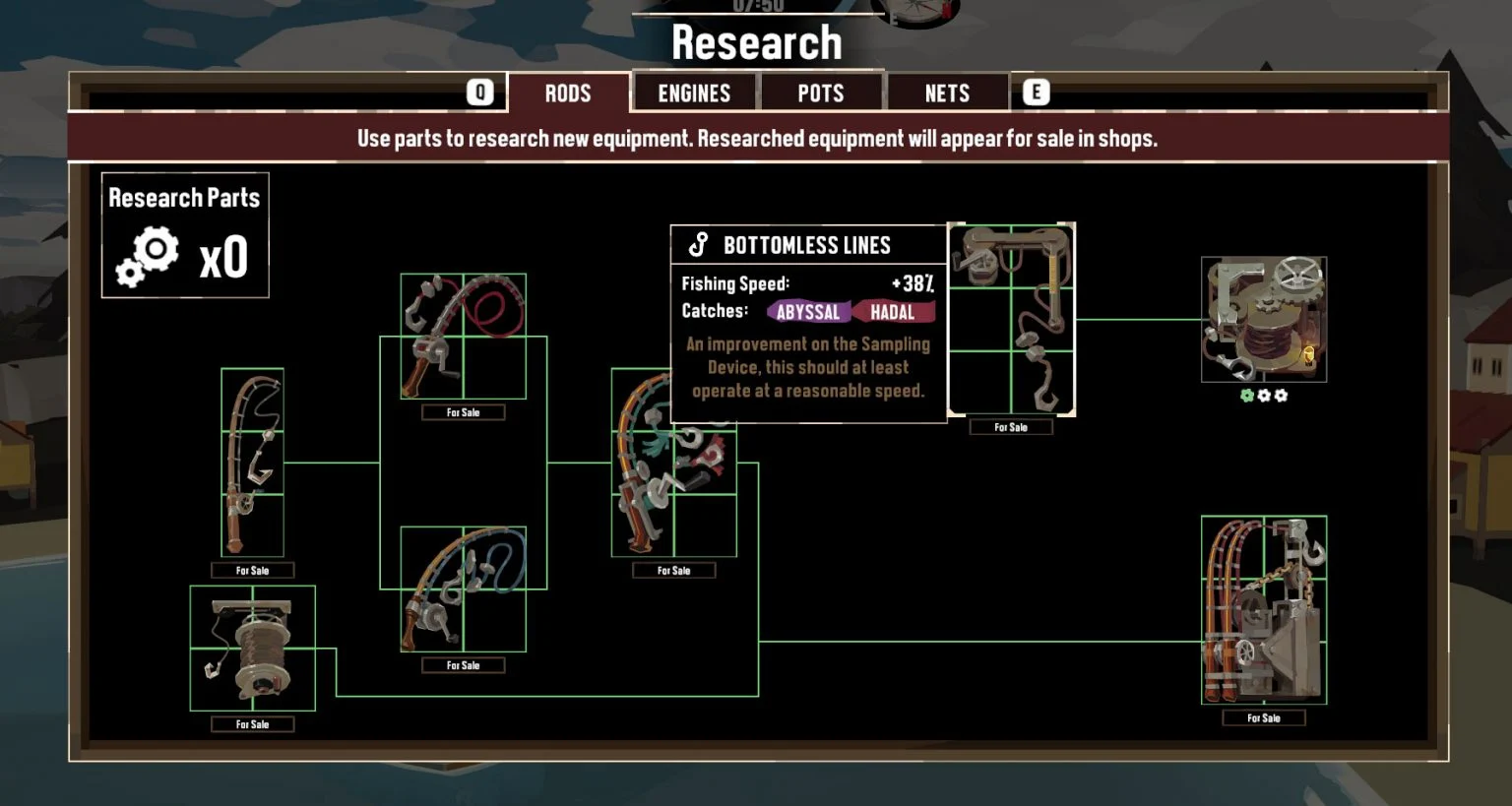Select the blue-line rod node below the red one
The height and width of the screenshot is (806, 1512).
463,588
